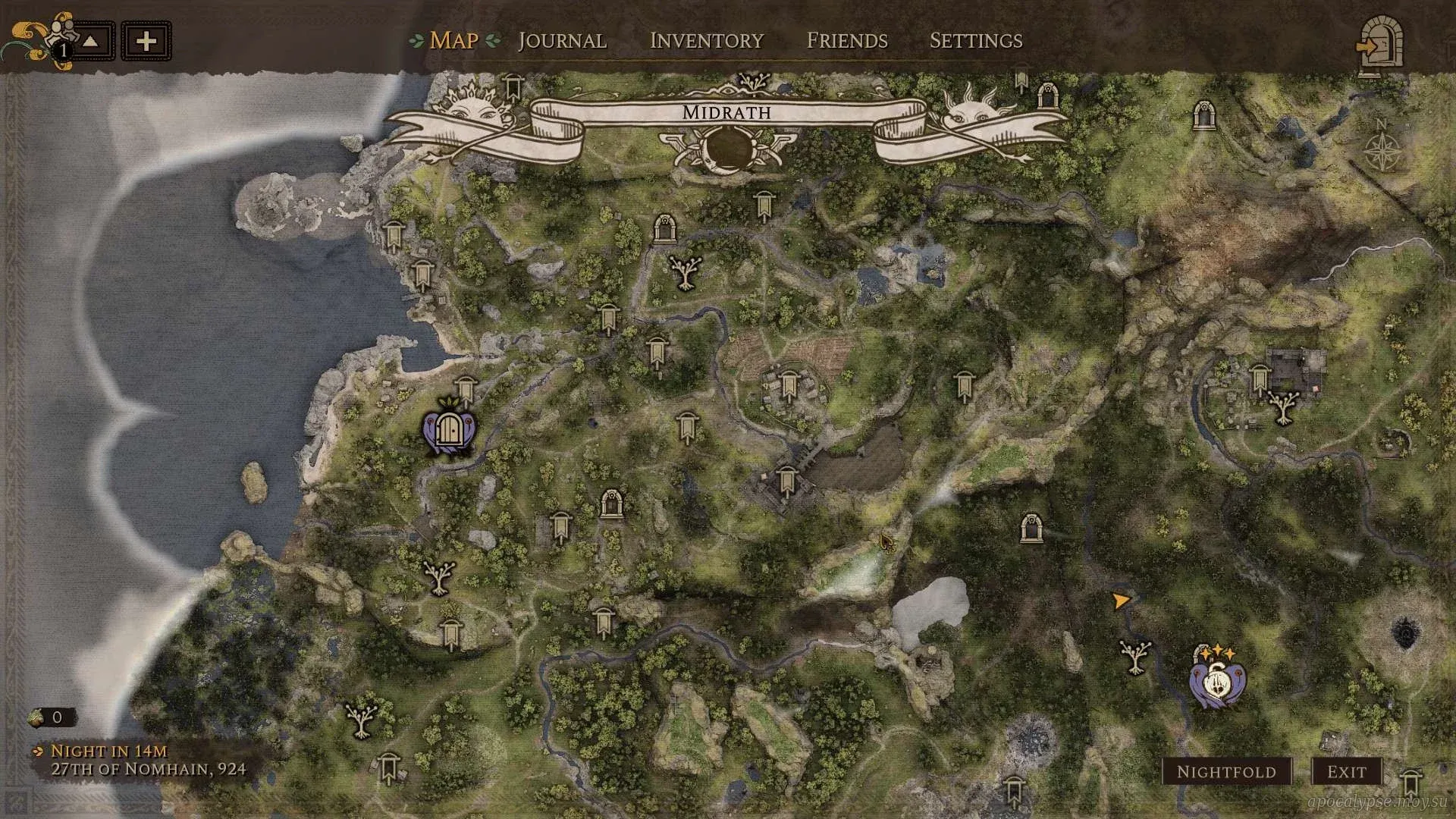
Task: Select the Map tab
Action: pos(453,41)
